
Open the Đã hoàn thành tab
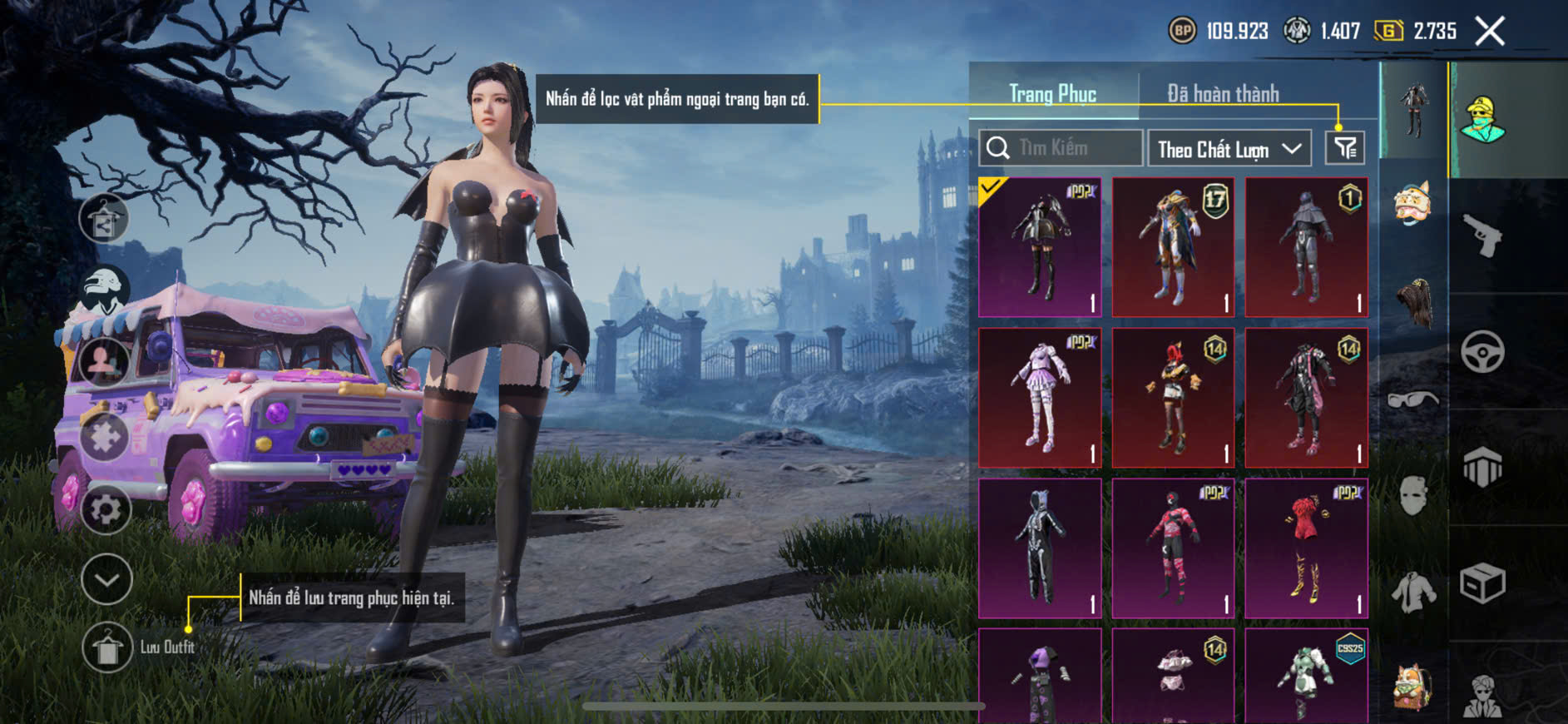coord(1222,94)
